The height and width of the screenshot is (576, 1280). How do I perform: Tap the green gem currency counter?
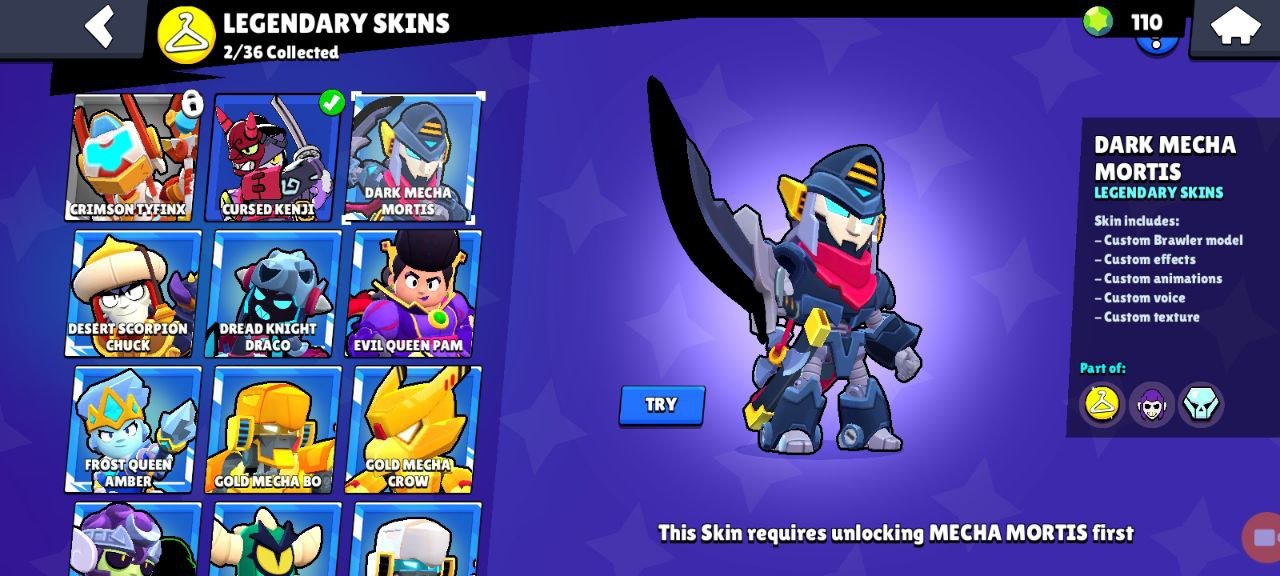pos(1125,22)
